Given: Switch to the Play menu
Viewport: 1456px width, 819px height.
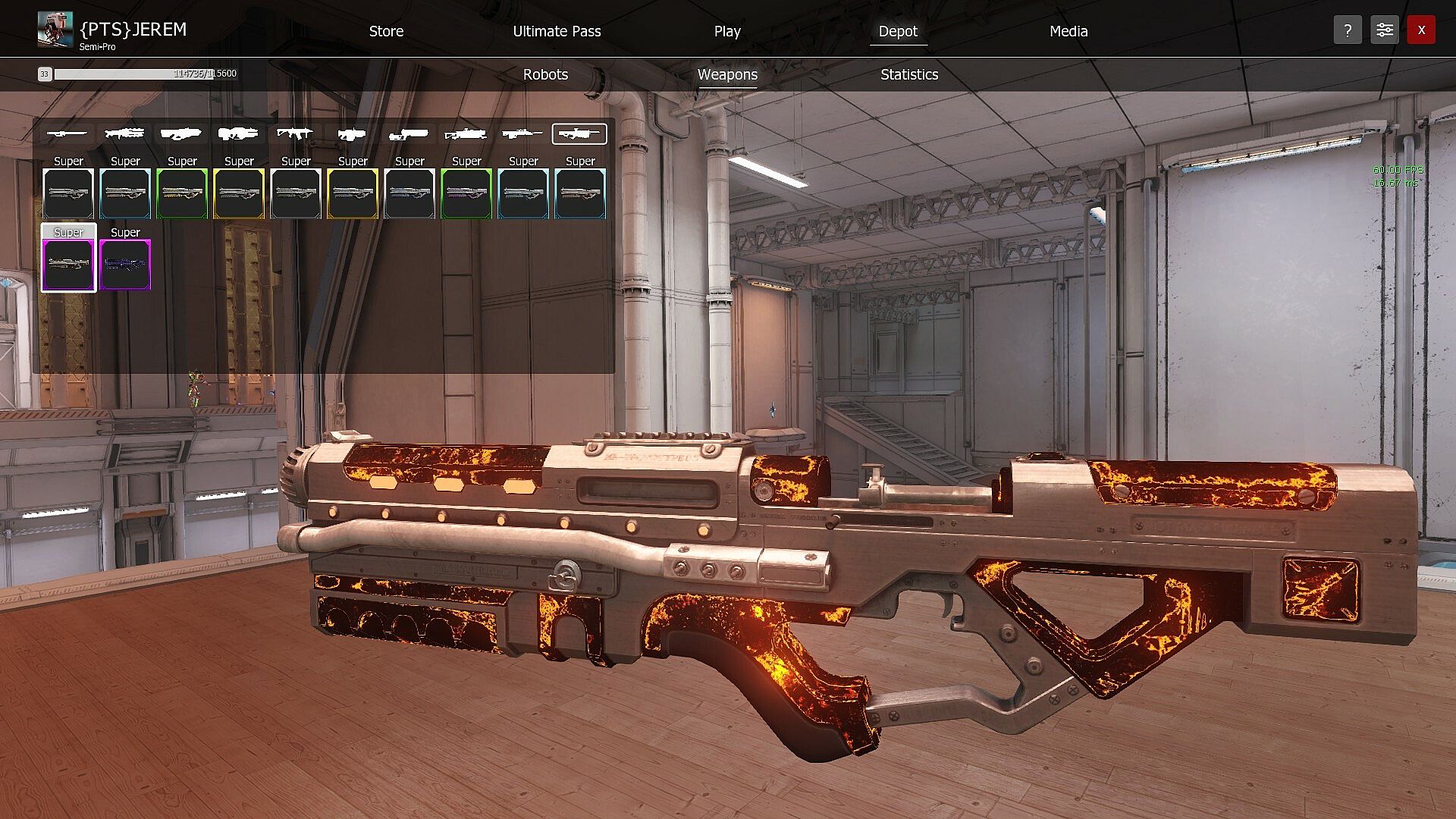Looking at the screenshot, I should [726, 31].
